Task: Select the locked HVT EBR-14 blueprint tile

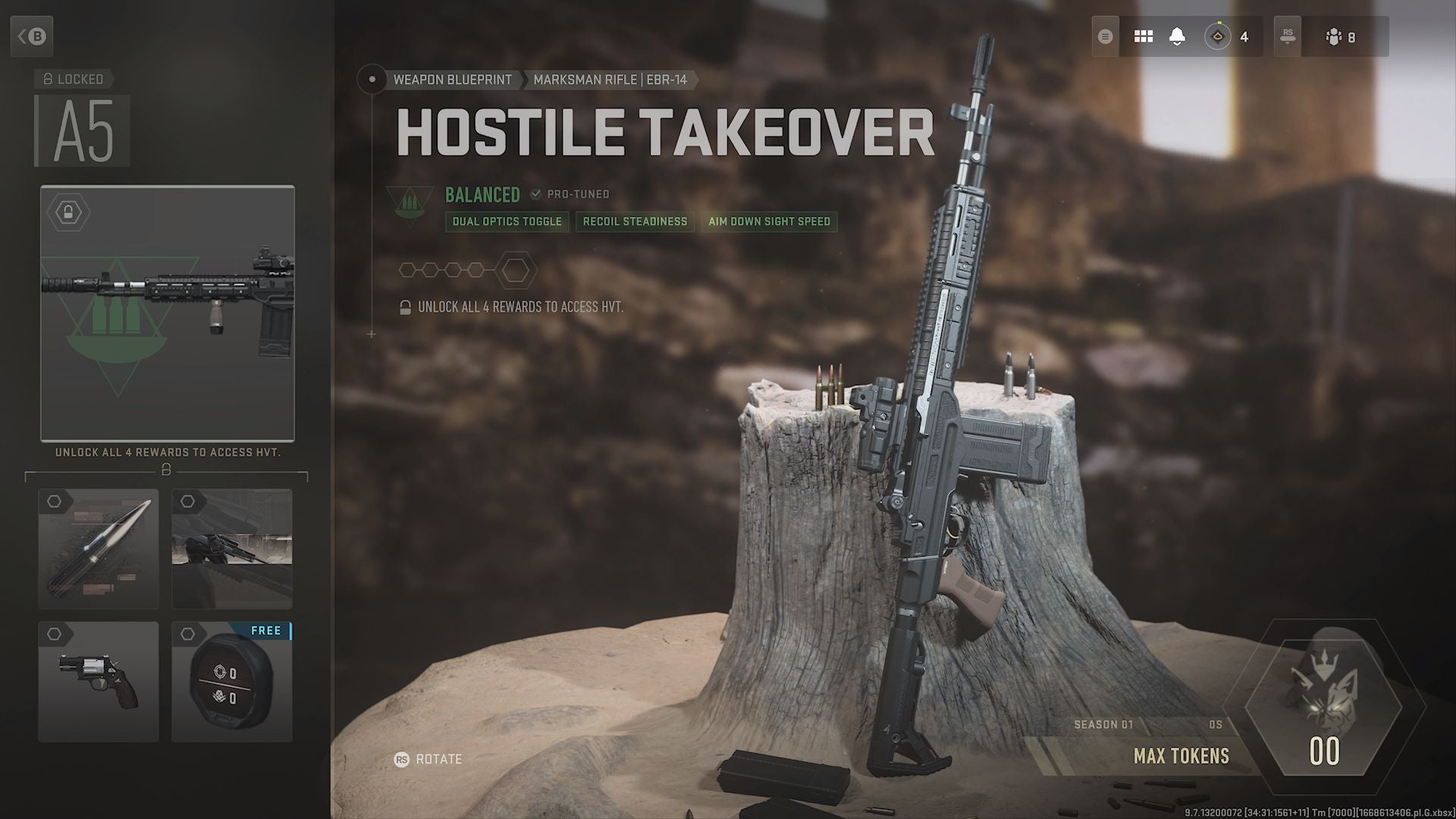Action: (168, 313)
